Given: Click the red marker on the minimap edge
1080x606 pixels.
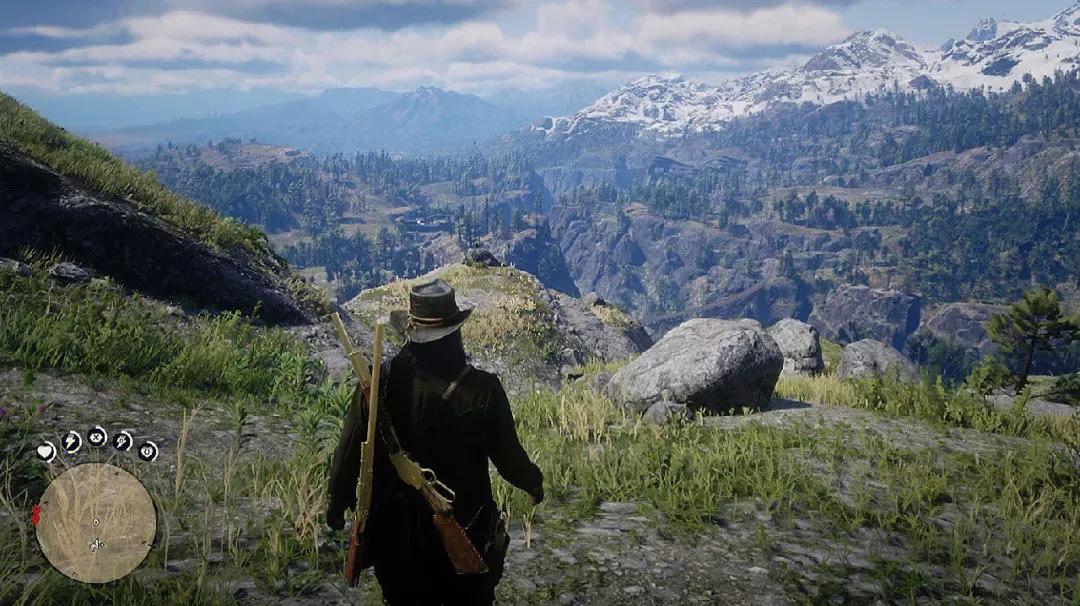Looking at the screenshot, I should [x=37, y=515].
